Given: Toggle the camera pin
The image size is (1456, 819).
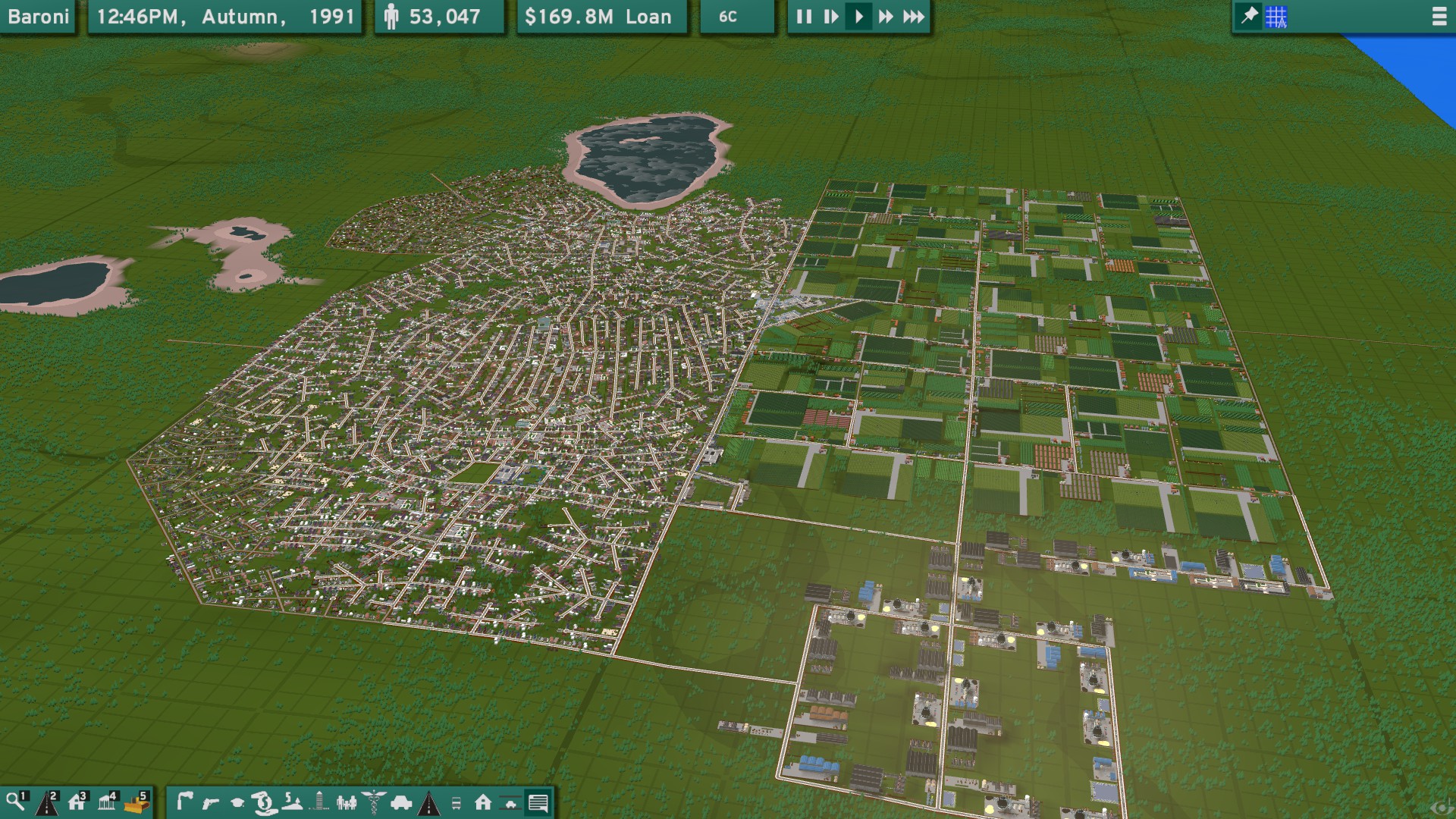Looking at the screenshot, I should [x=1248, y=16].
